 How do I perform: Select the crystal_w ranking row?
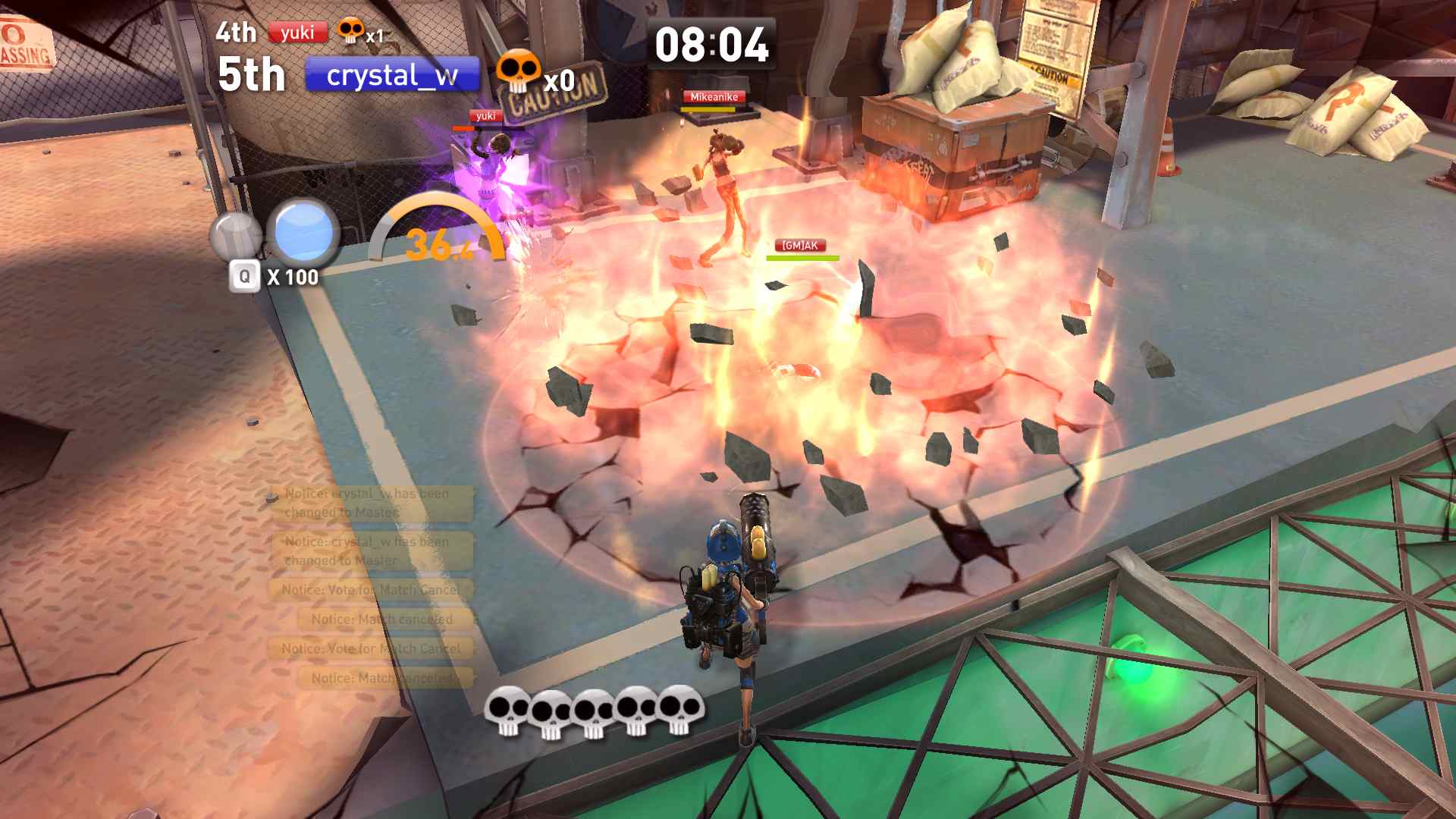point(392,75)
